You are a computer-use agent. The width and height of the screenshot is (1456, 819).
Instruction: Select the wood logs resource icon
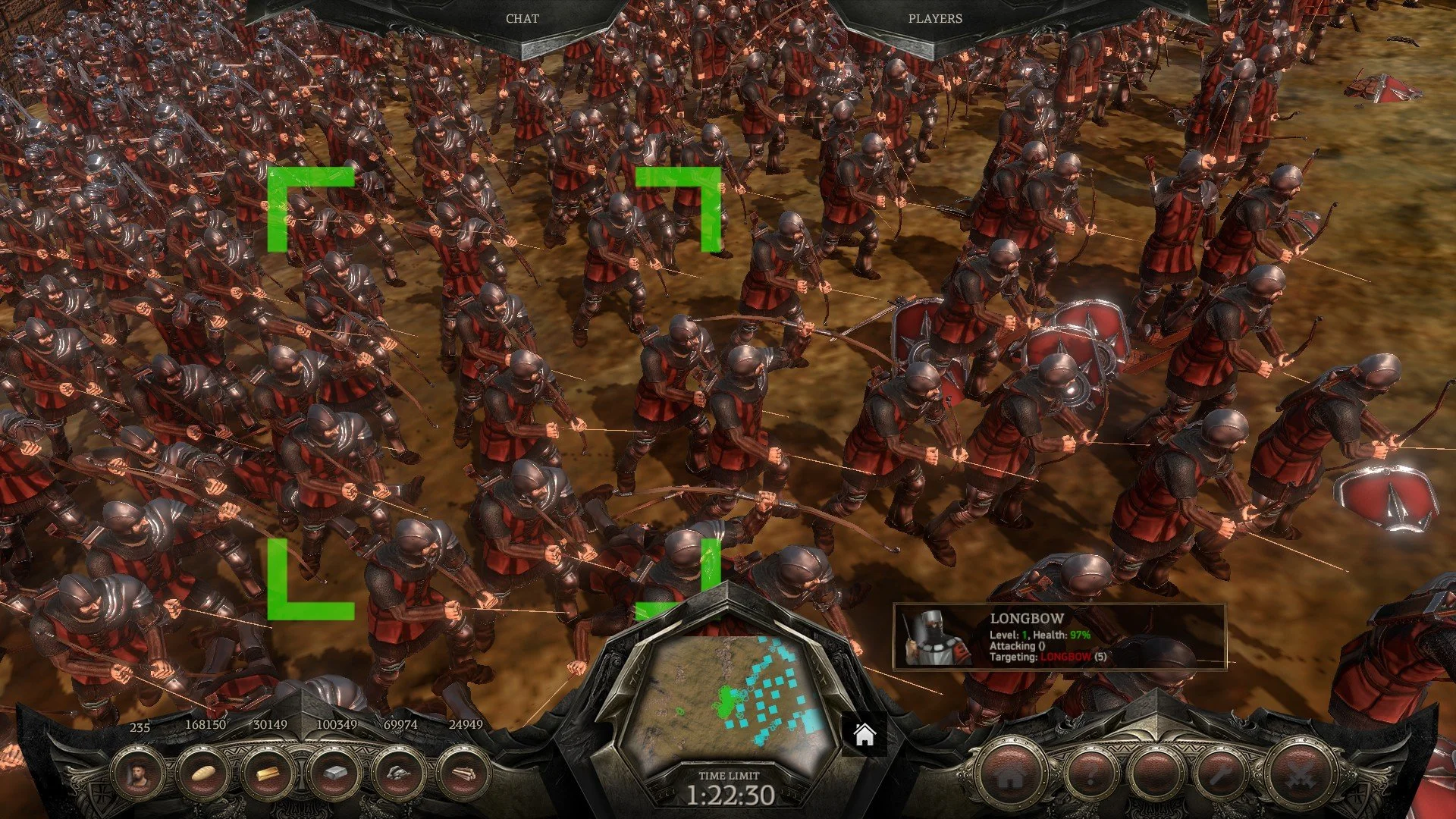465,775
